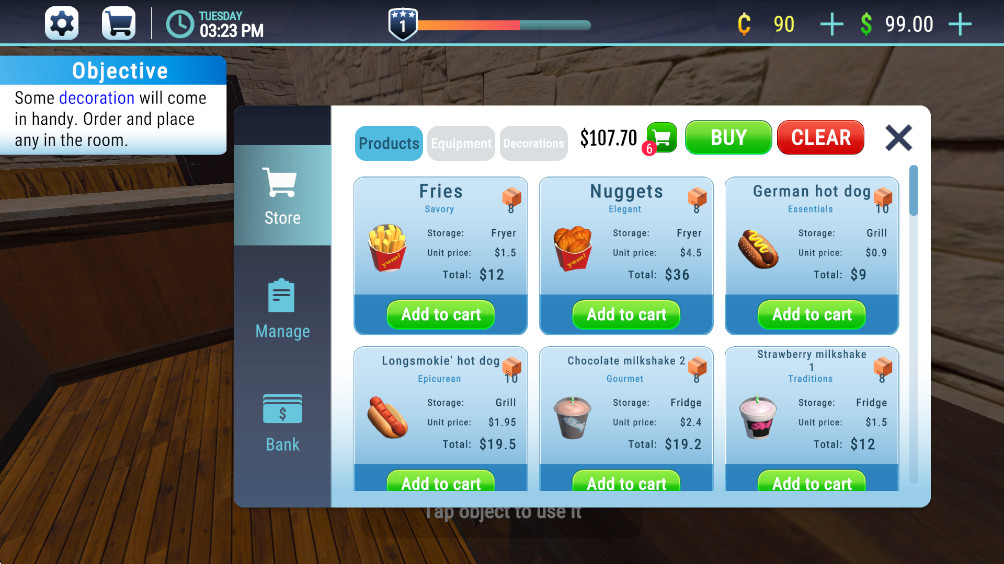Click the green BUY button
The height and width of the screenshot is (564, 1004).
pyautogui.click(x=728, y=138)
